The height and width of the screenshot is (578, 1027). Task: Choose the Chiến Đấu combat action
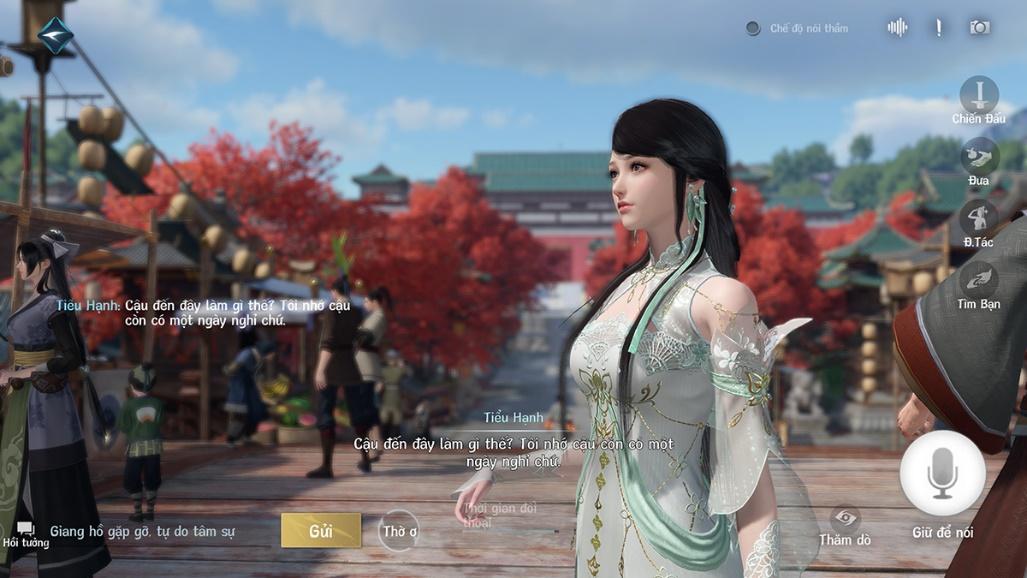979,96
